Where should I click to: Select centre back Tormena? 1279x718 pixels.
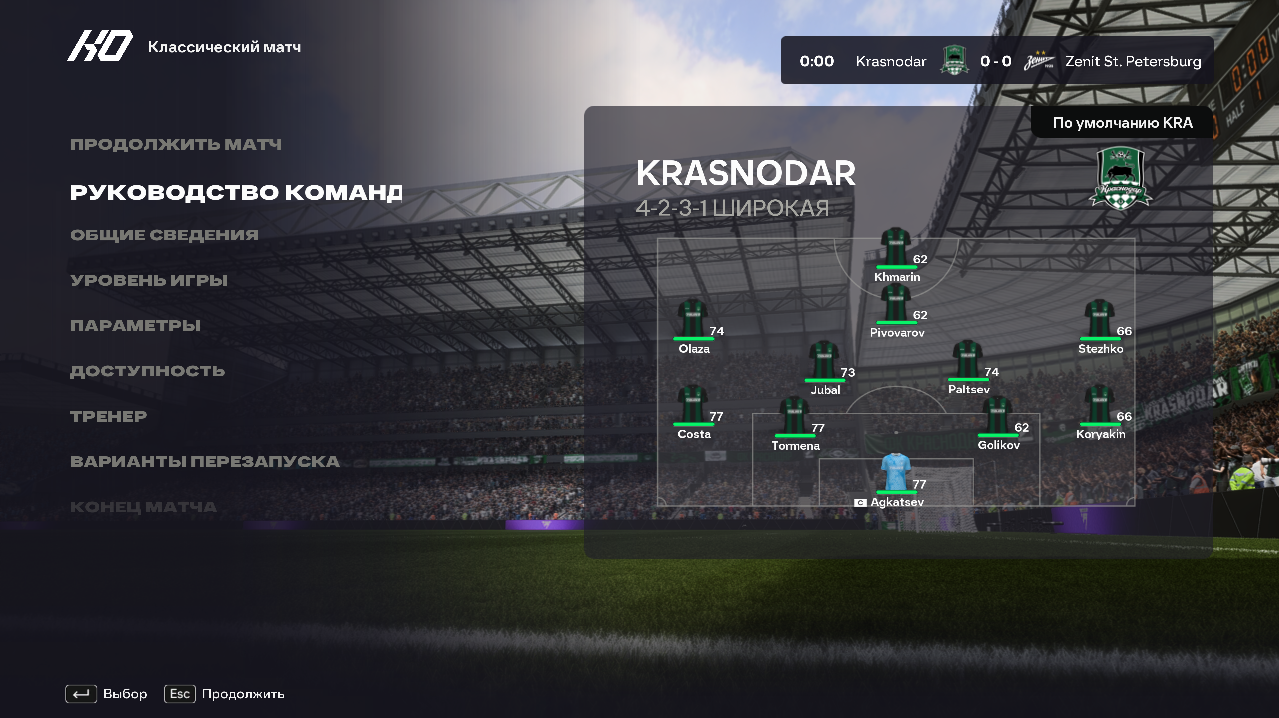(x=795, y=419)
